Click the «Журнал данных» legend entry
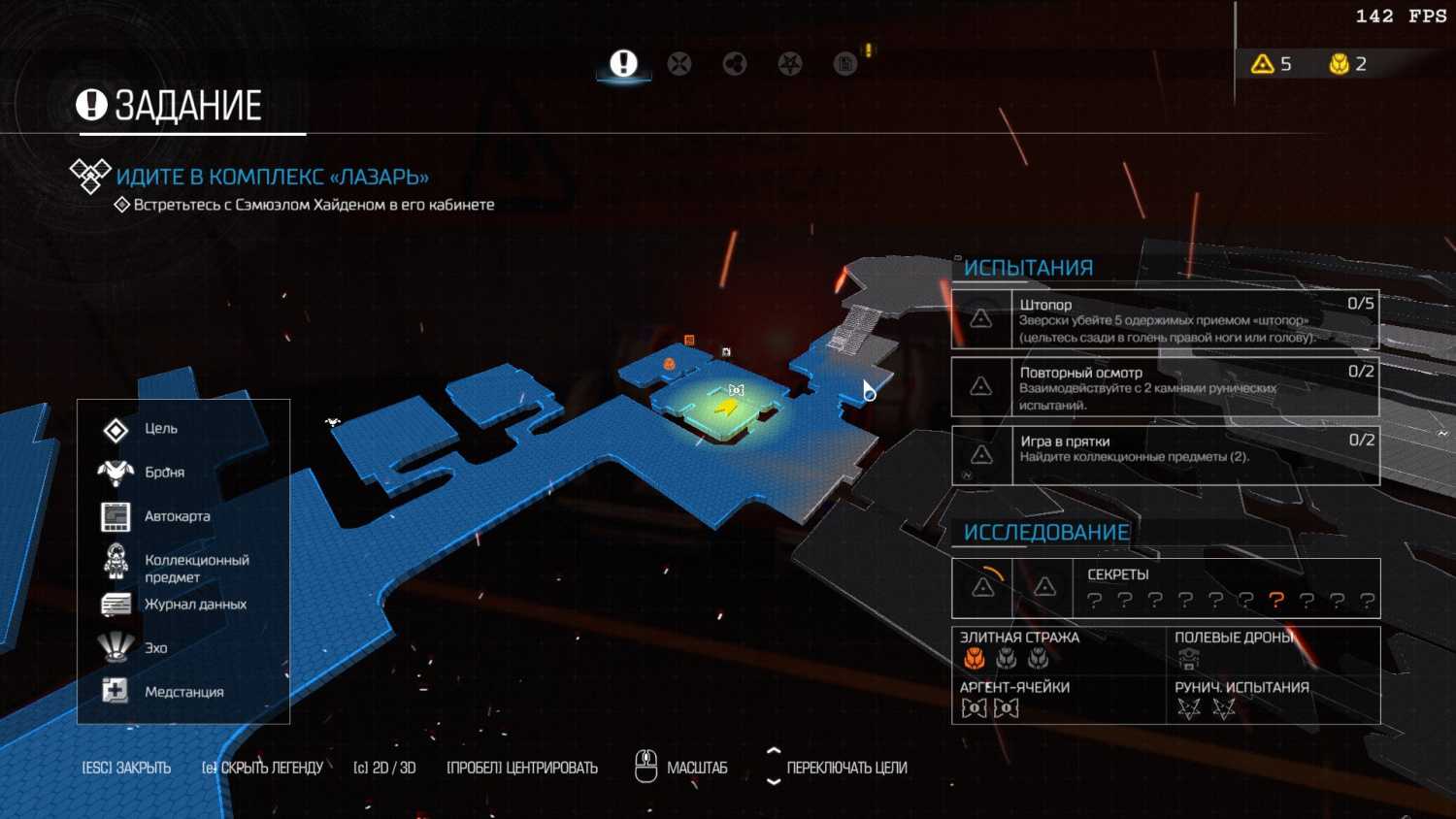The width and height of the screenshot is (1456, 819). point(194,604)
